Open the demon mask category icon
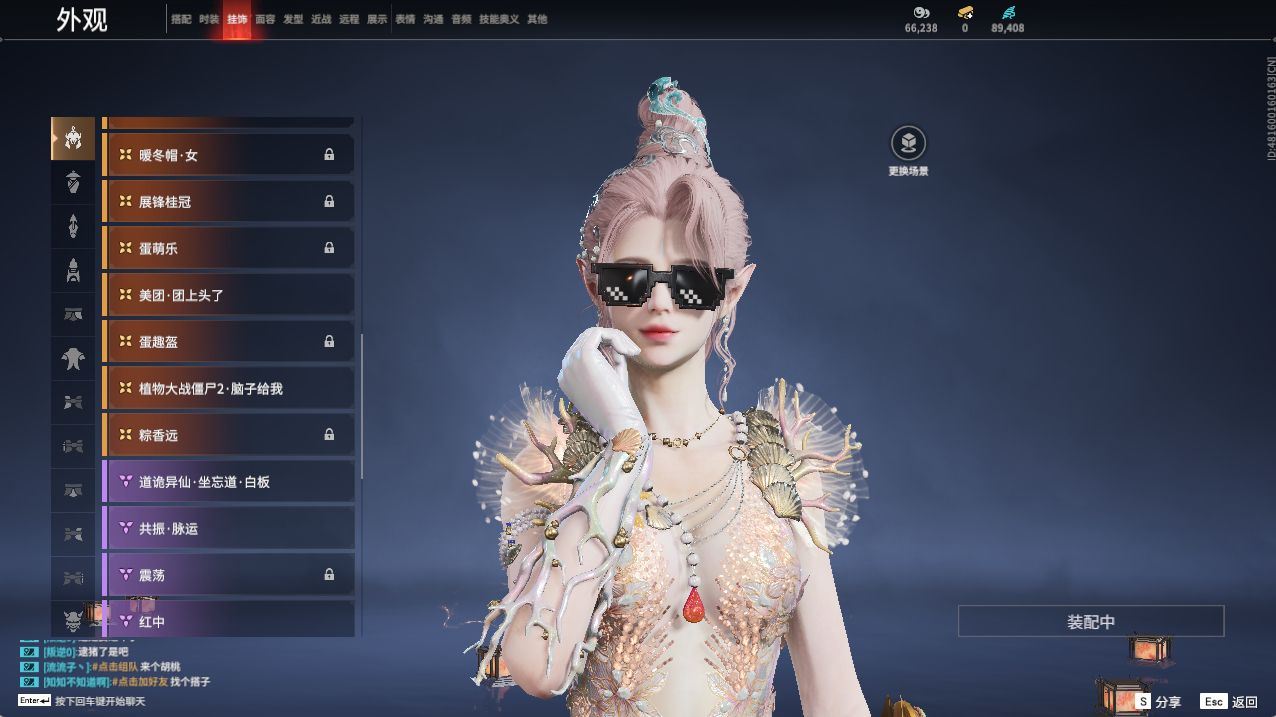Viewport: 1276px width, 717px height. click(x=73, y=621)
